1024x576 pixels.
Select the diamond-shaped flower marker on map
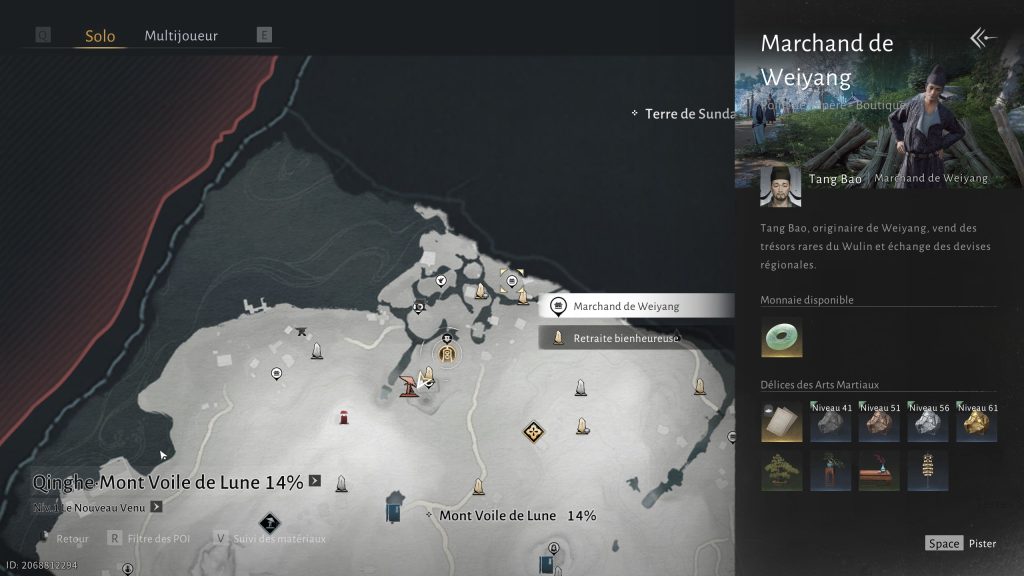pyautogui.click(x=534, y=432)
